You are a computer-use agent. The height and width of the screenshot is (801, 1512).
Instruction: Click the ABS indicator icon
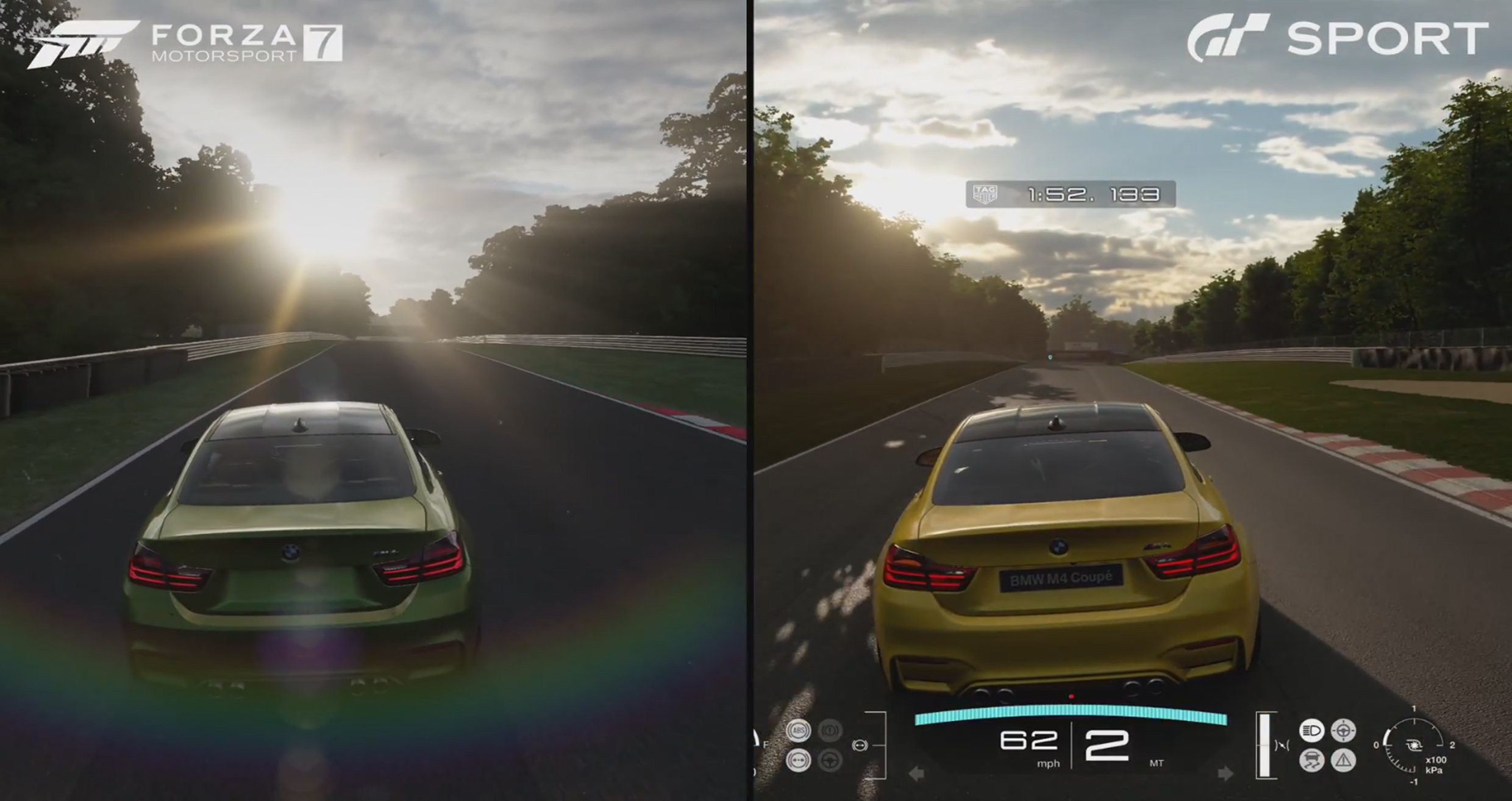pyautogui.click(x=798, y=730)
